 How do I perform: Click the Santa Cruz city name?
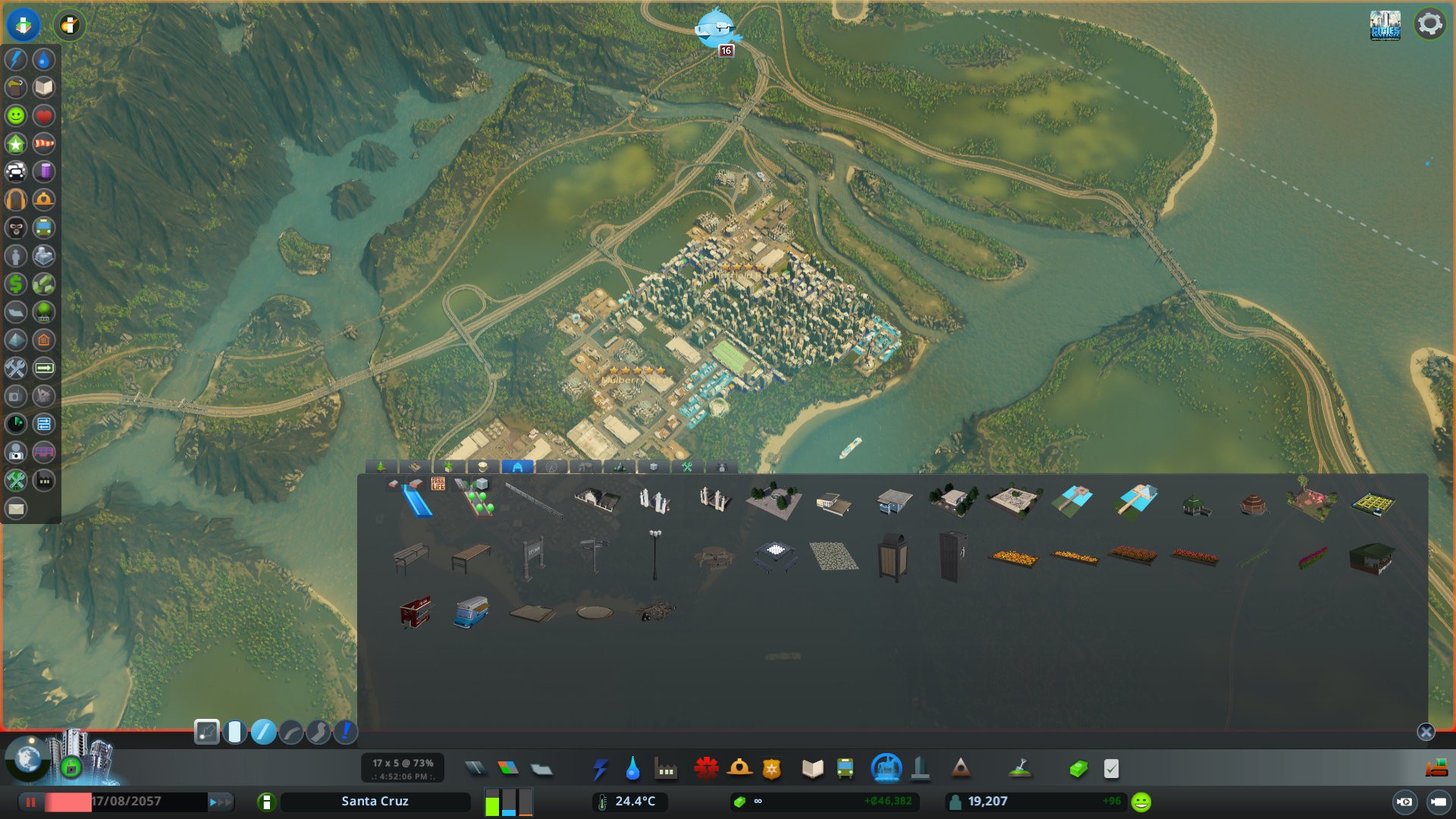375,801
